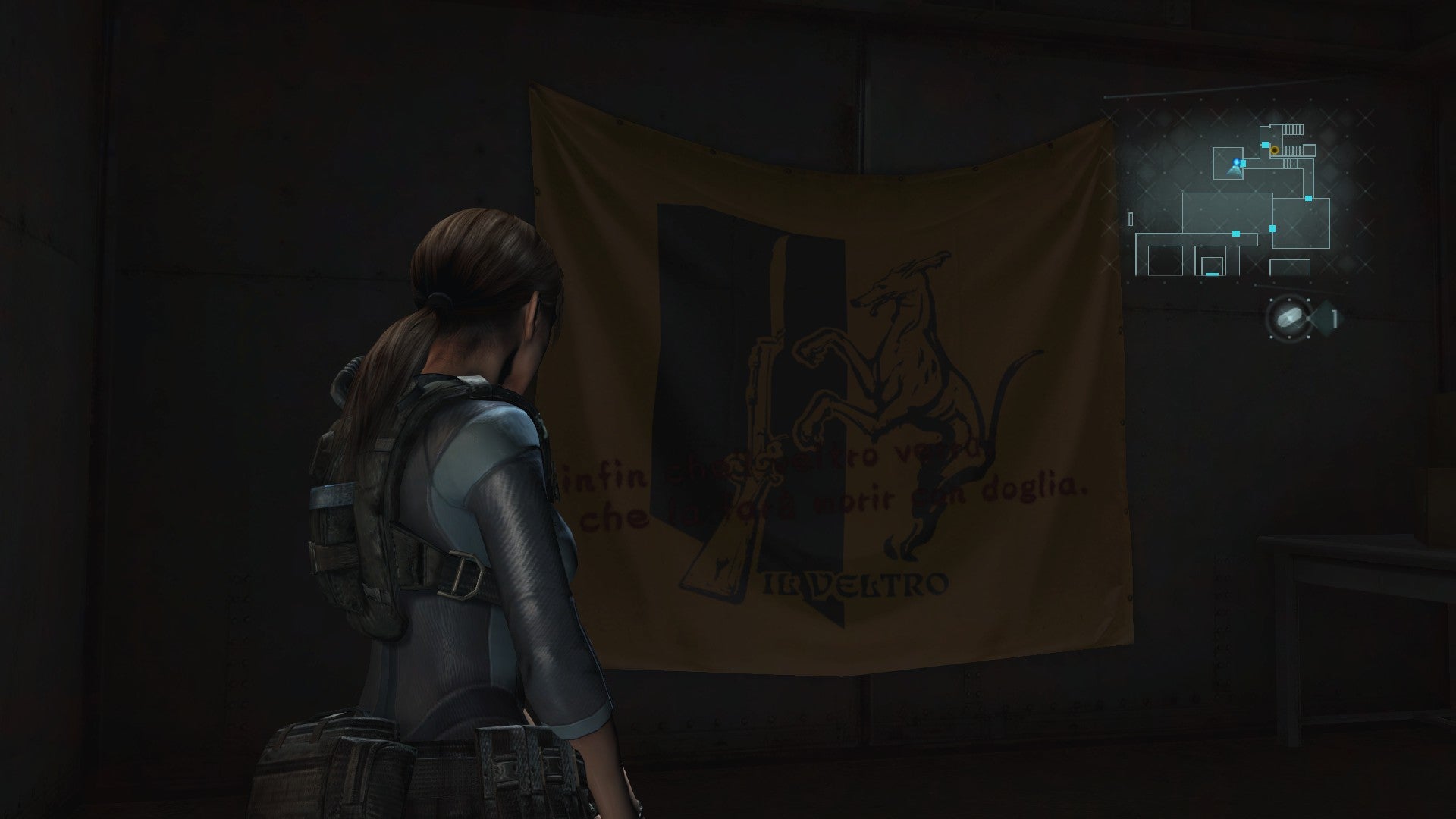The width and height of the screenshot is (1456, 819).
Task: Click the orange objective marker on the minimap
Action: (x=1275, y=152)
